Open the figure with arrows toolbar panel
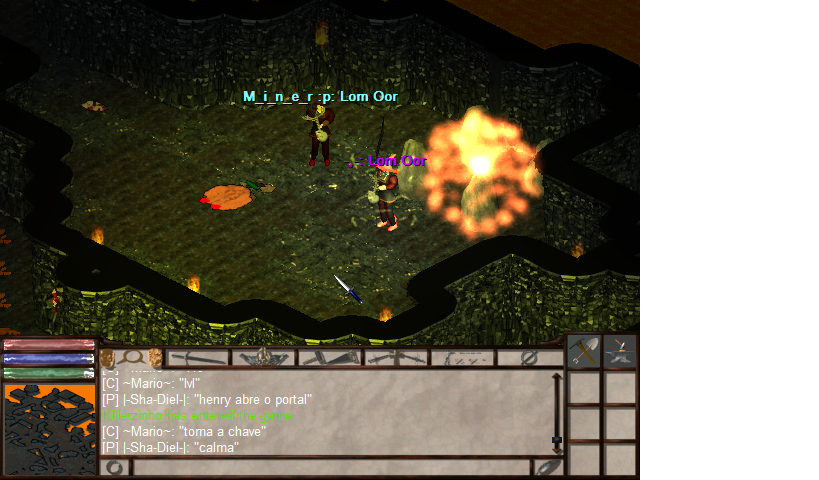 click(462, 357)
